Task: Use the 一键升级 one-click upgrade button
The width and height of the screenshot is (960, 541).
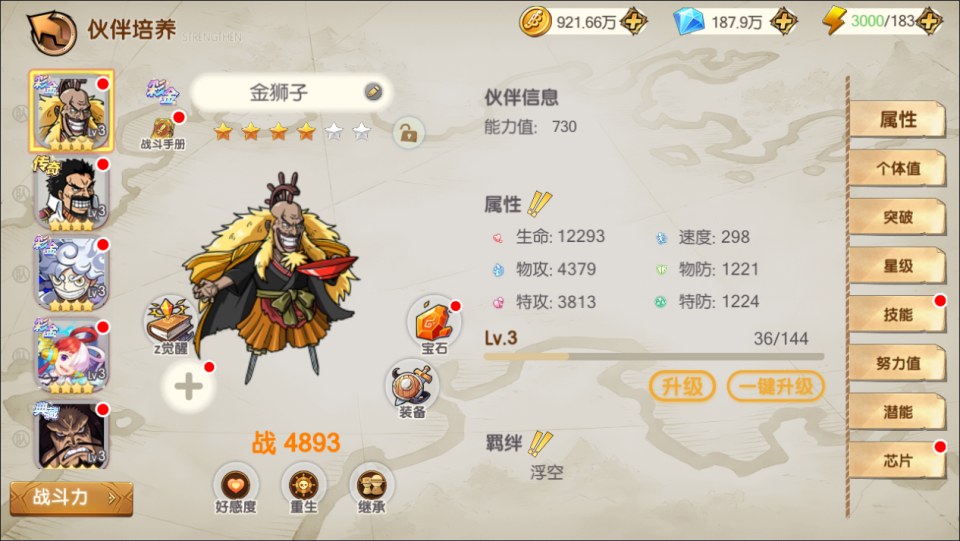Action: coord(775,386)
